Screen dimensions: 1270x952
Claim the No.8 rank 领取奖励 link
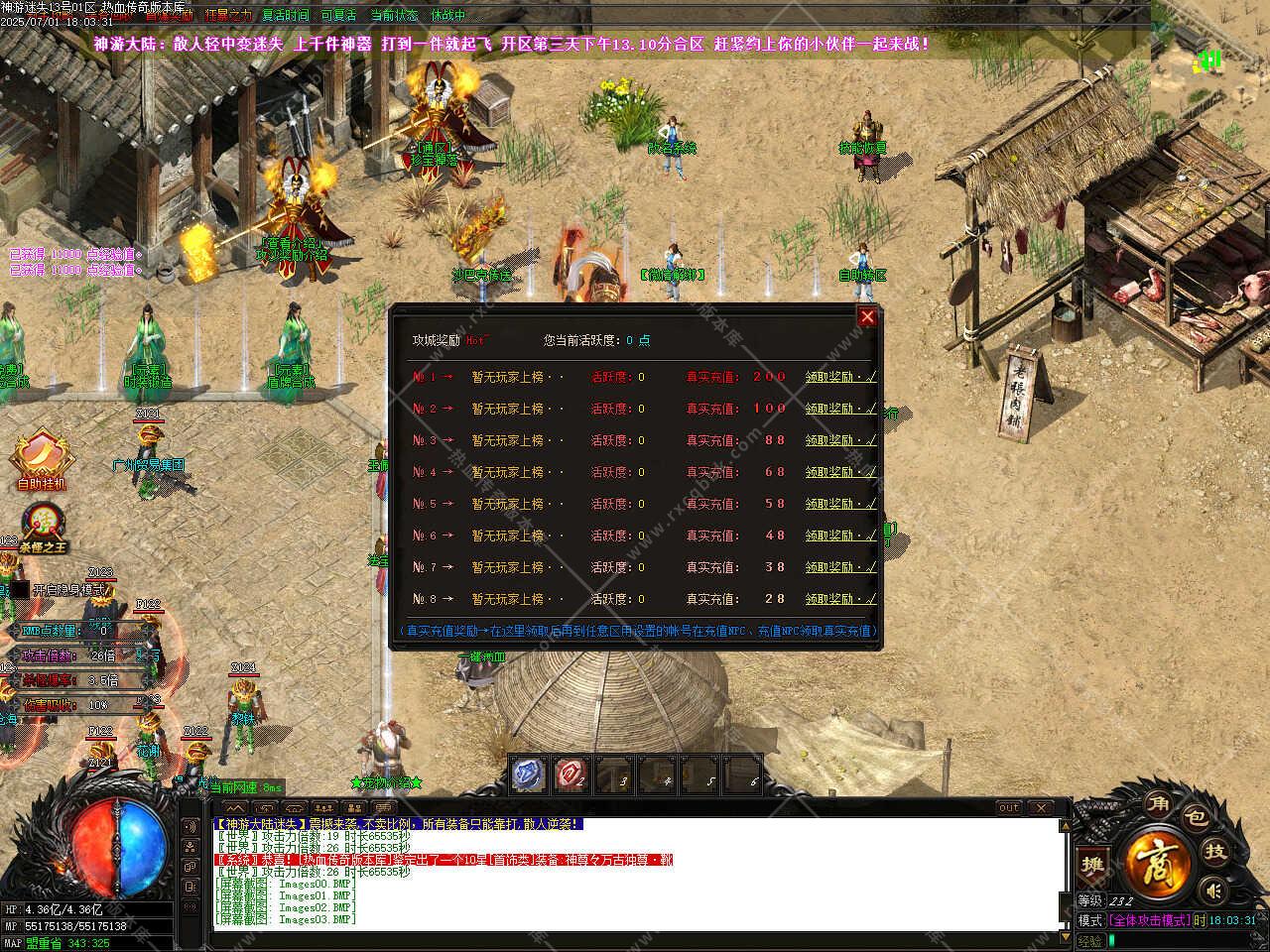click(x=840, y=599)
